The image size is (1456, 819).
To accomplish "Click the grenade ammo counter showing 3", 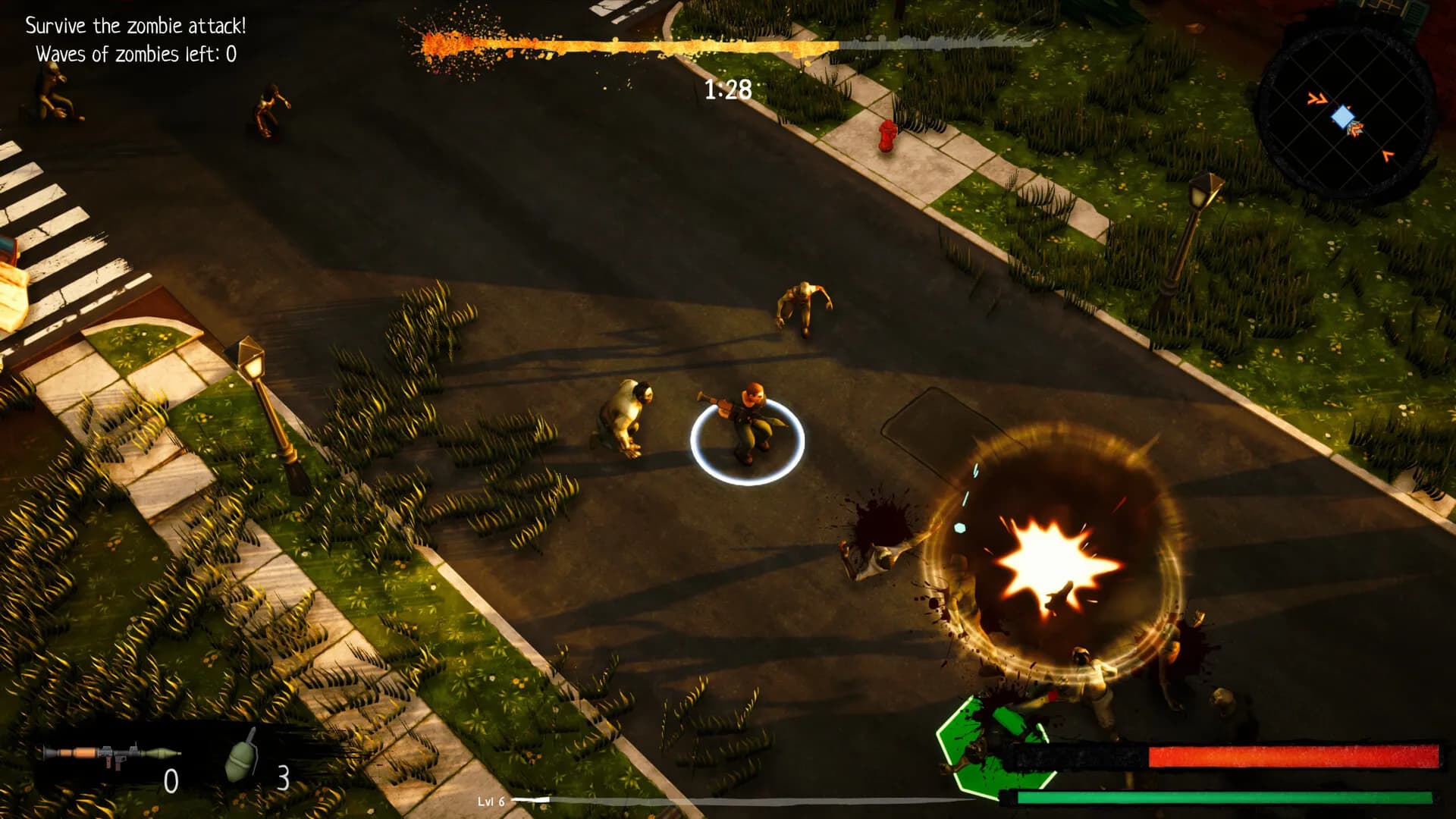I will 284,779.
